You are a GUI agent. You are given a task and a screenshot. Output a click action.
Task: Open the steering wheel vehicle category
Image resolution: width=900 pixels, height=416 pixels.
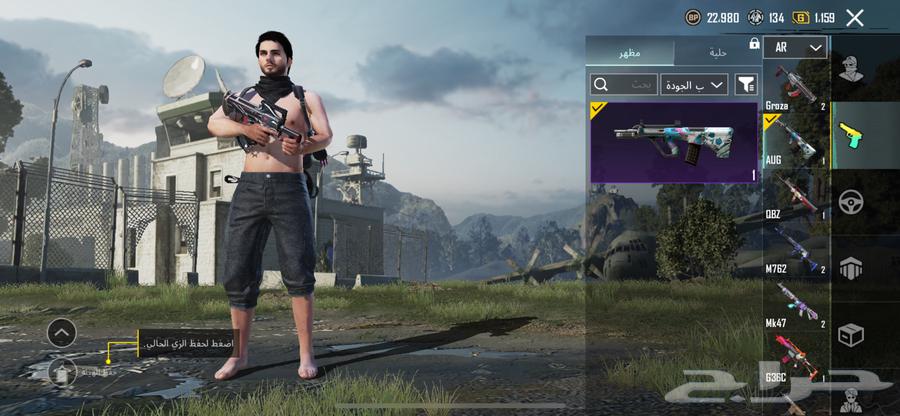coord(851,200)
